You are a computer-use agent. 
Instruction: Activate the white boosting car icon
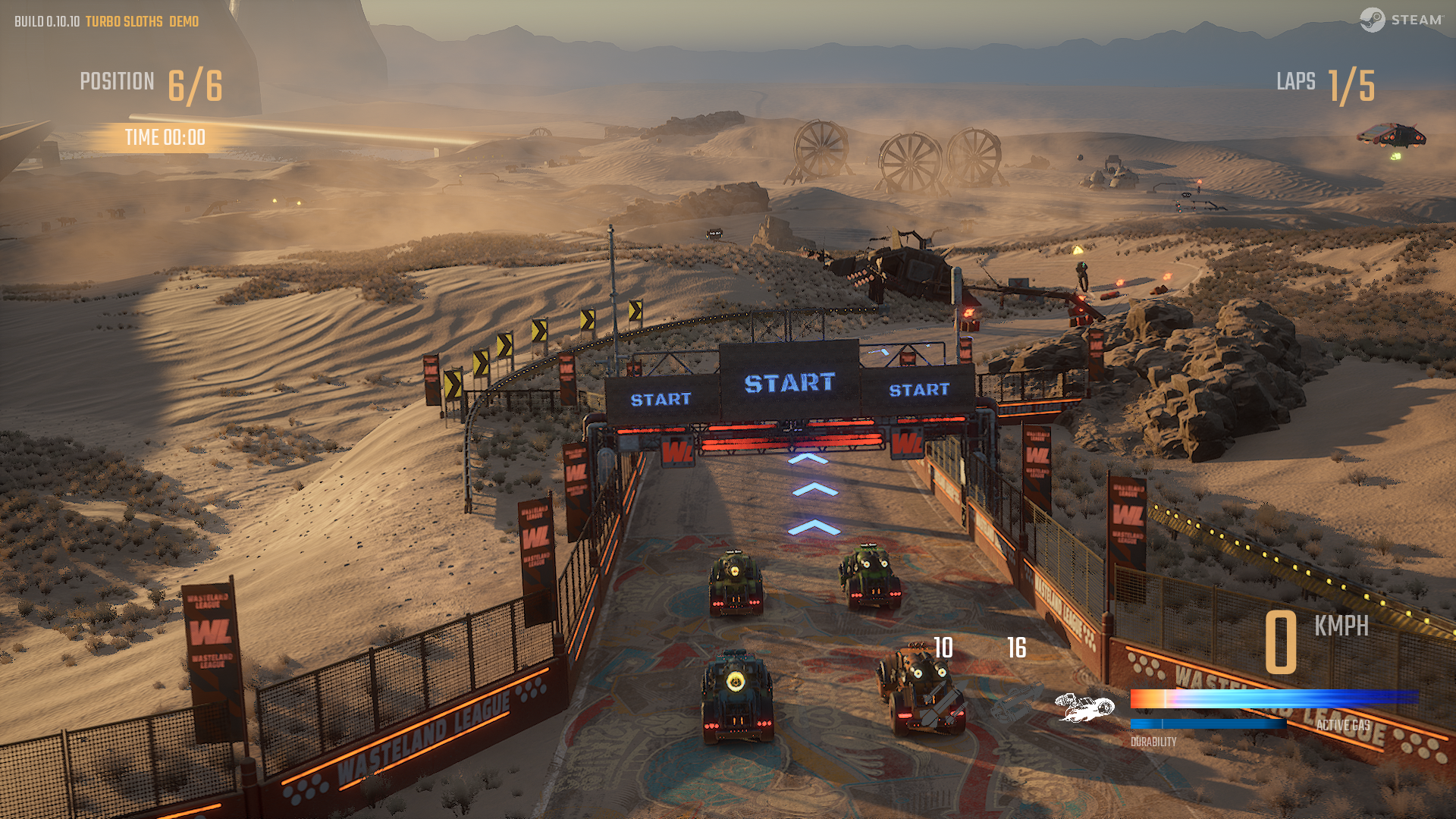tap(1085, 708)
